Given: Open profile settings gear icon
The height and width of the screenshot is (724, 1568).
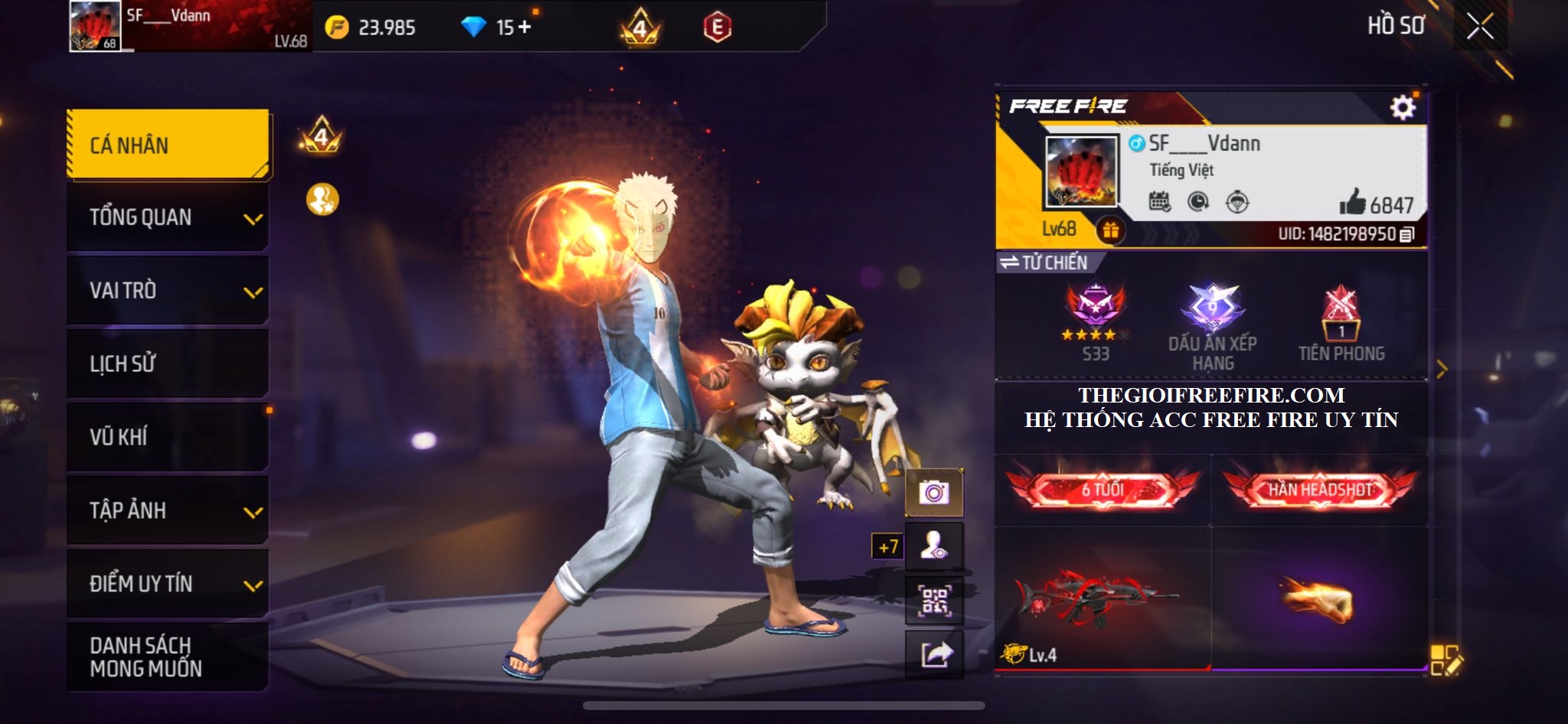Looking at the screenshot, I should [x=1403, y=107].
